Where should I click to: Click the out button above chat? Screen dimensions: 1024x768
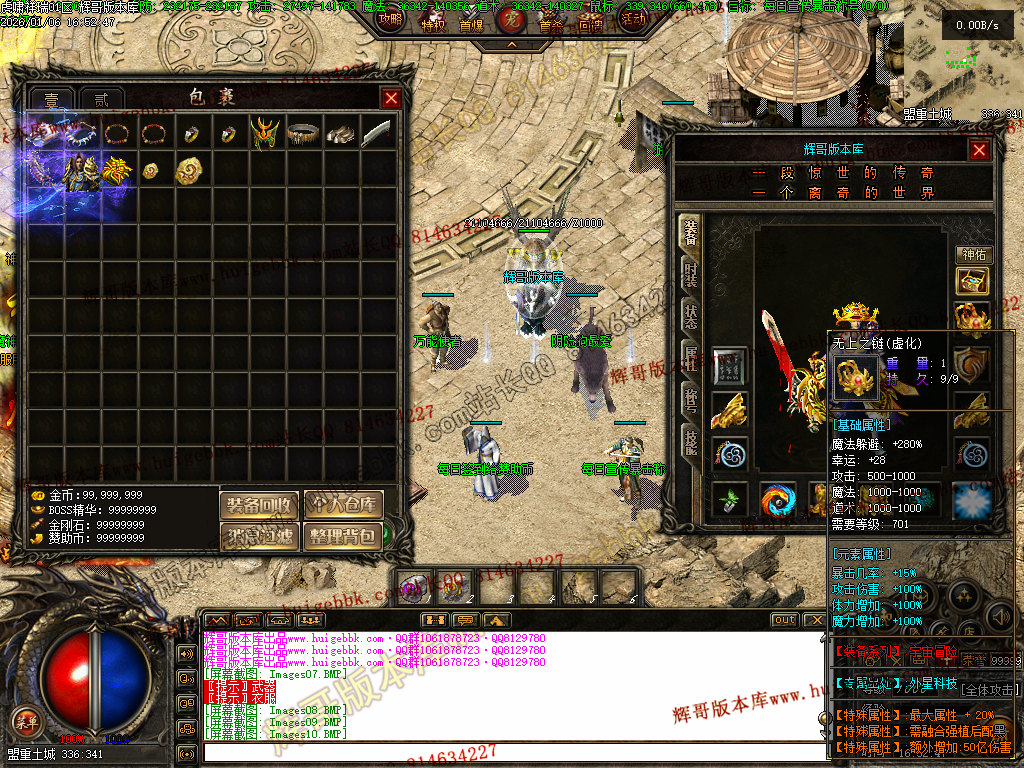(x=785, y=620)
